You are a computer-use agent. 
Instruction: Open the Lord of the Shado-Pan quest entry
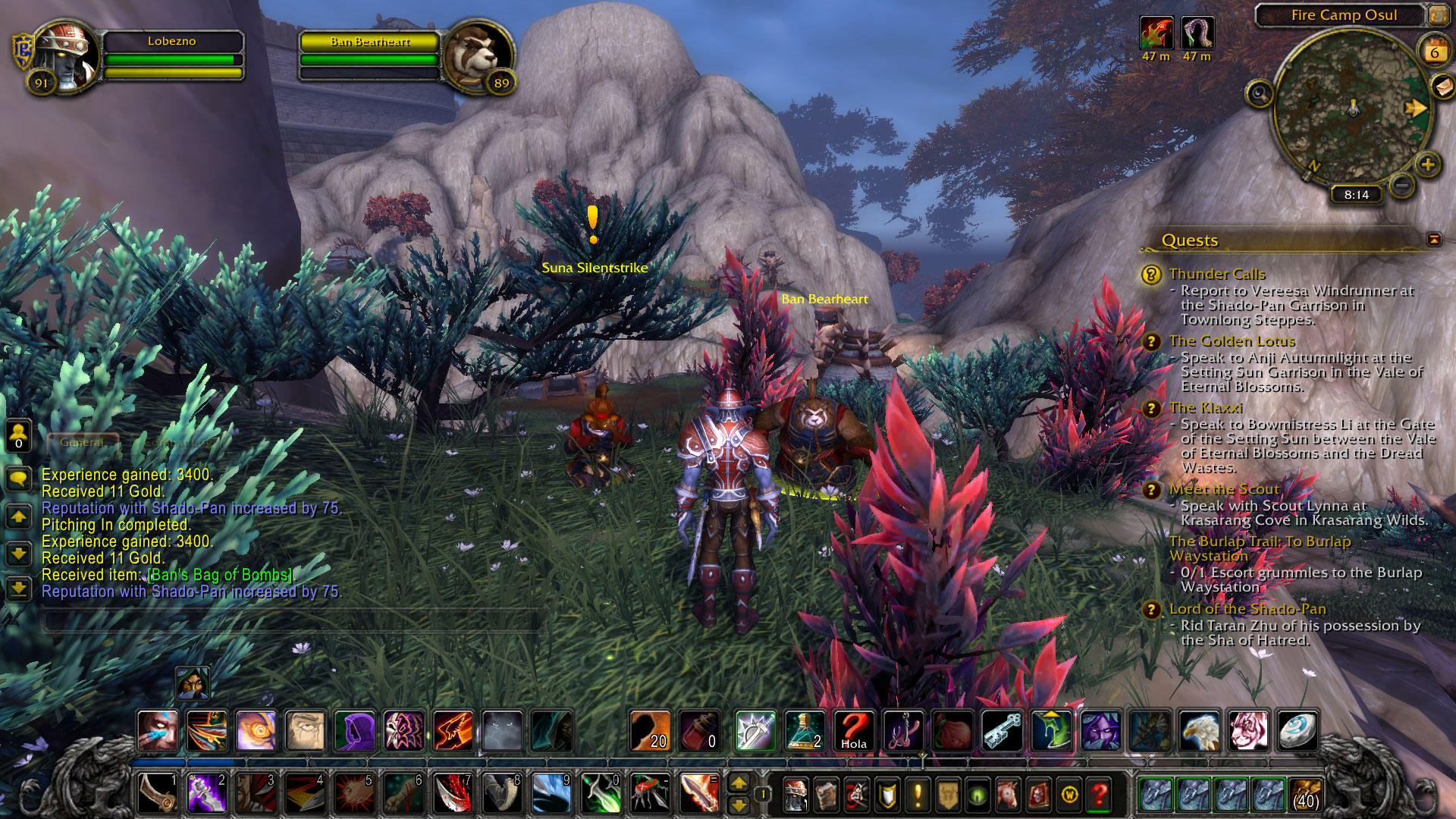1247,609
